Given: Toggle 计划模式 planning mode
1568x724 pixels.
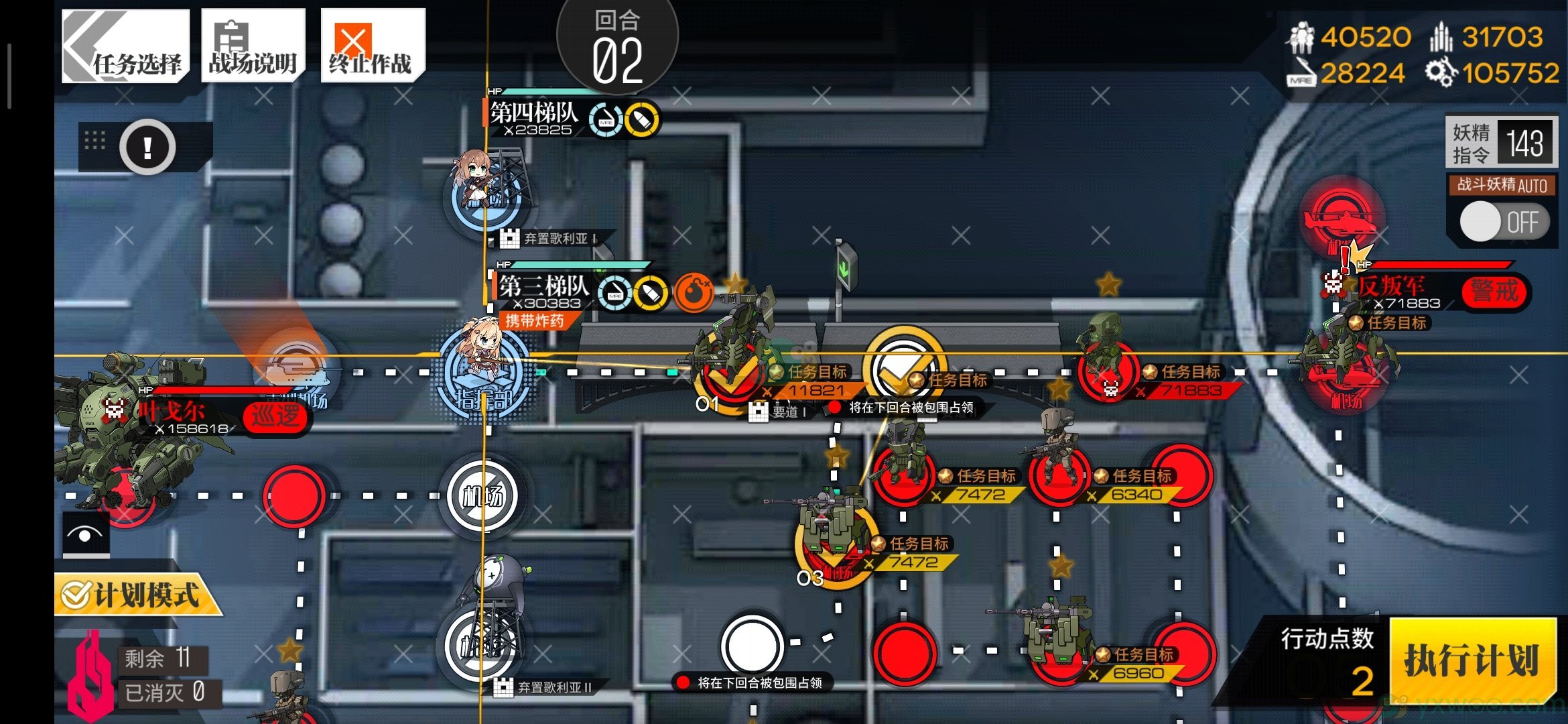Looking at the screenshot, I should pyautogui.click(x=134, y=595).
